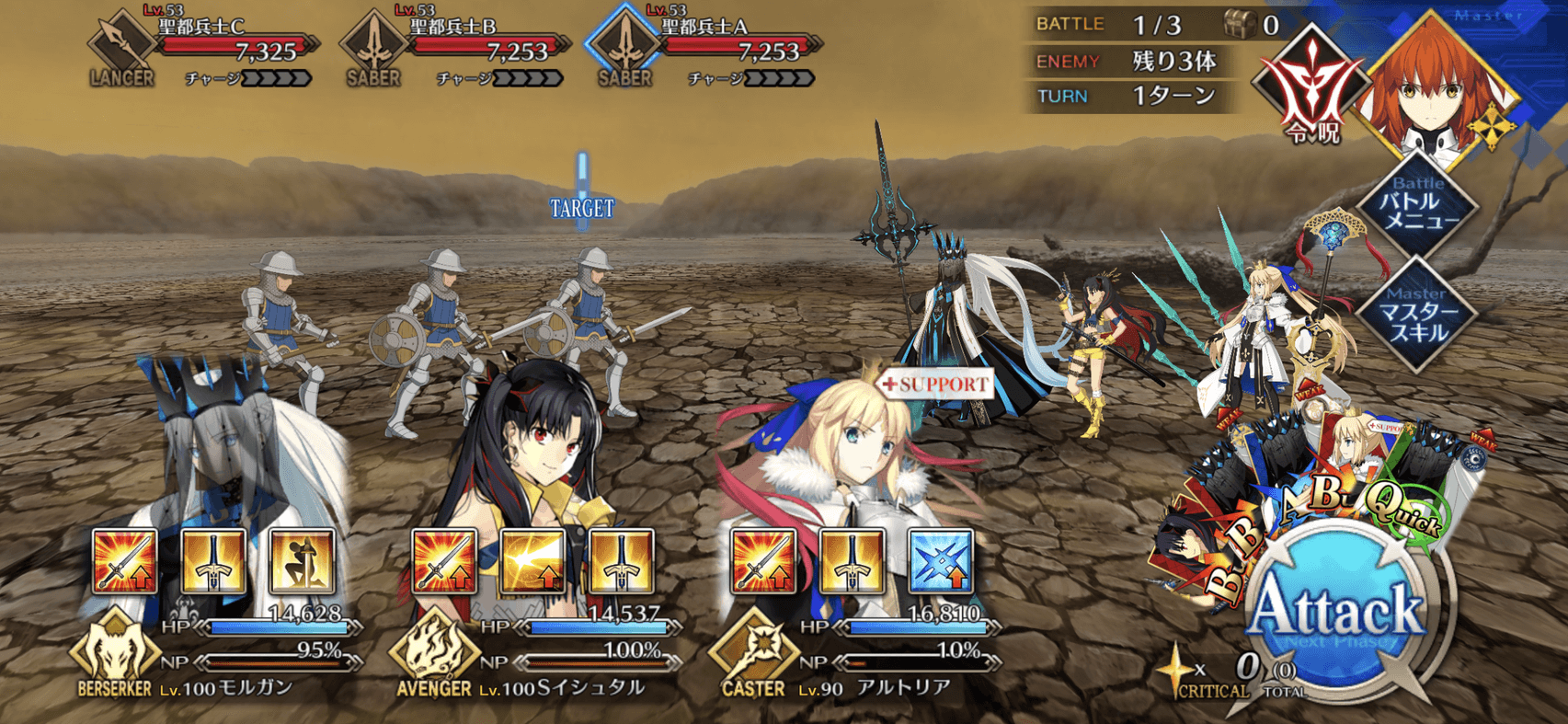The width and height of the screenshot is (1568, 724).
Task: Activate Artoria Caster's golden sword skill
Action: (852, 560)
